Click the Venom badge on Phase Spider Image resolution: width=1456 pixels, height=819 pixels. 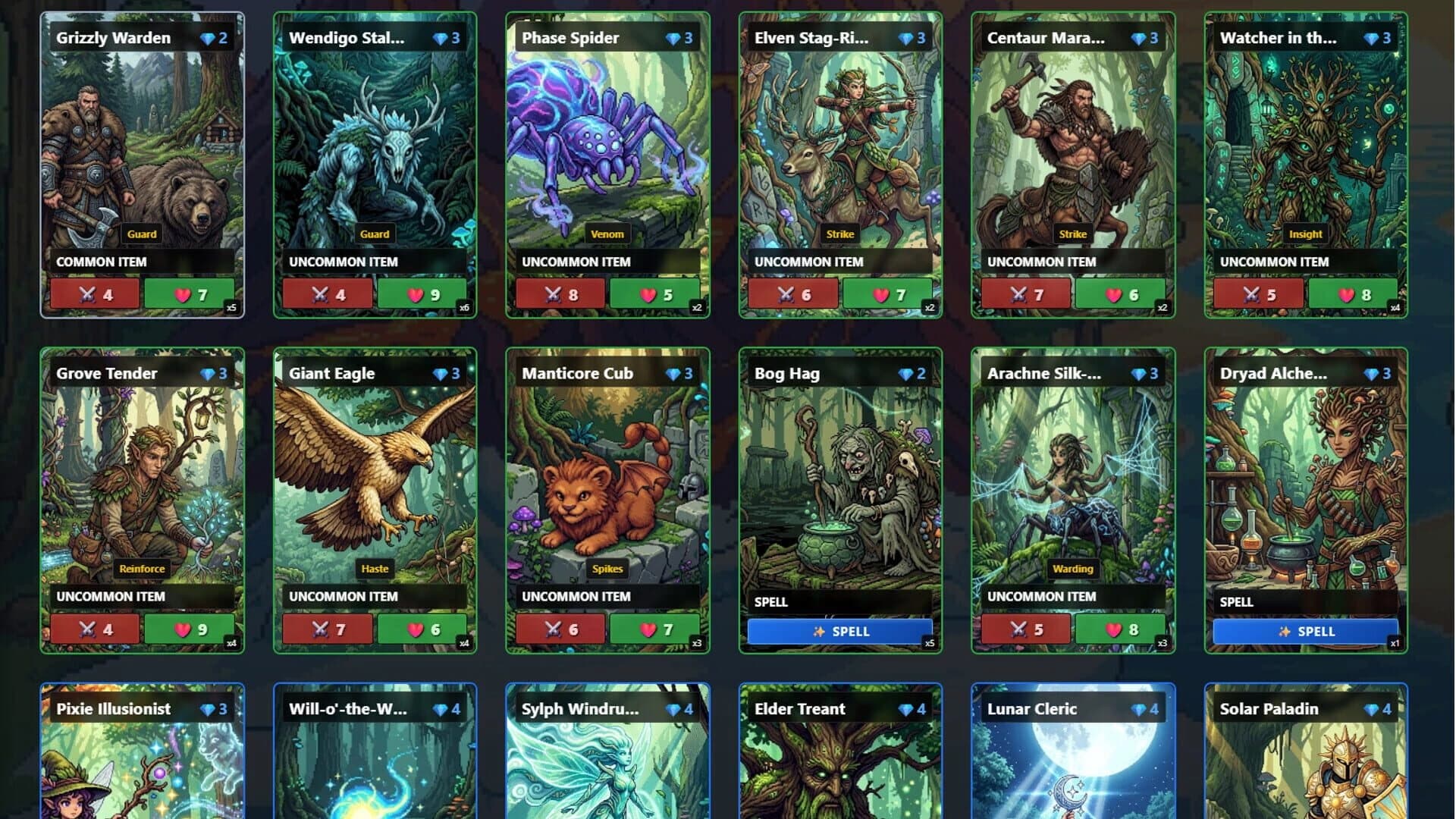tap(607, 234)
